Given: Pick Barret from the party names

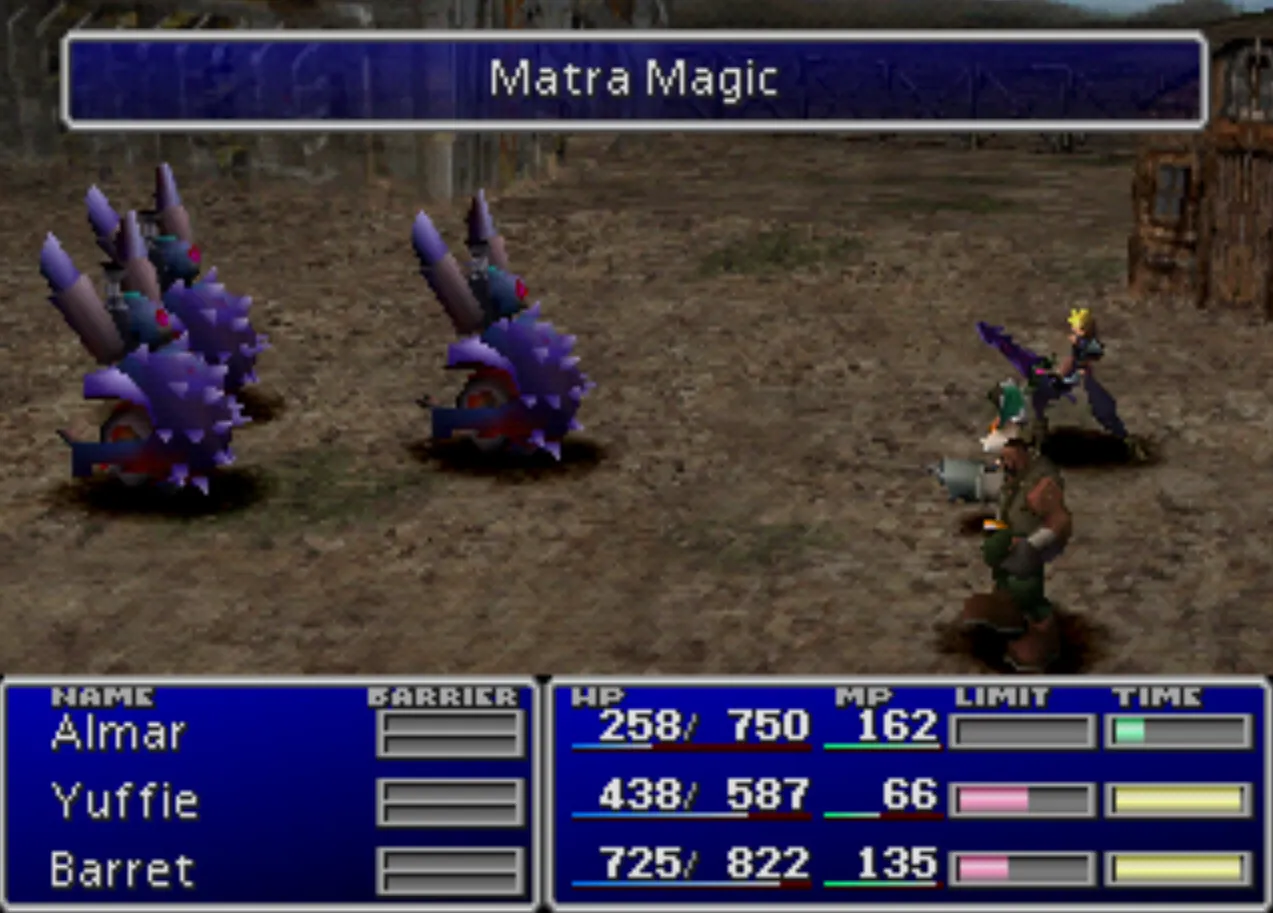Looking at the screenshot, I should tap(122, 870).
